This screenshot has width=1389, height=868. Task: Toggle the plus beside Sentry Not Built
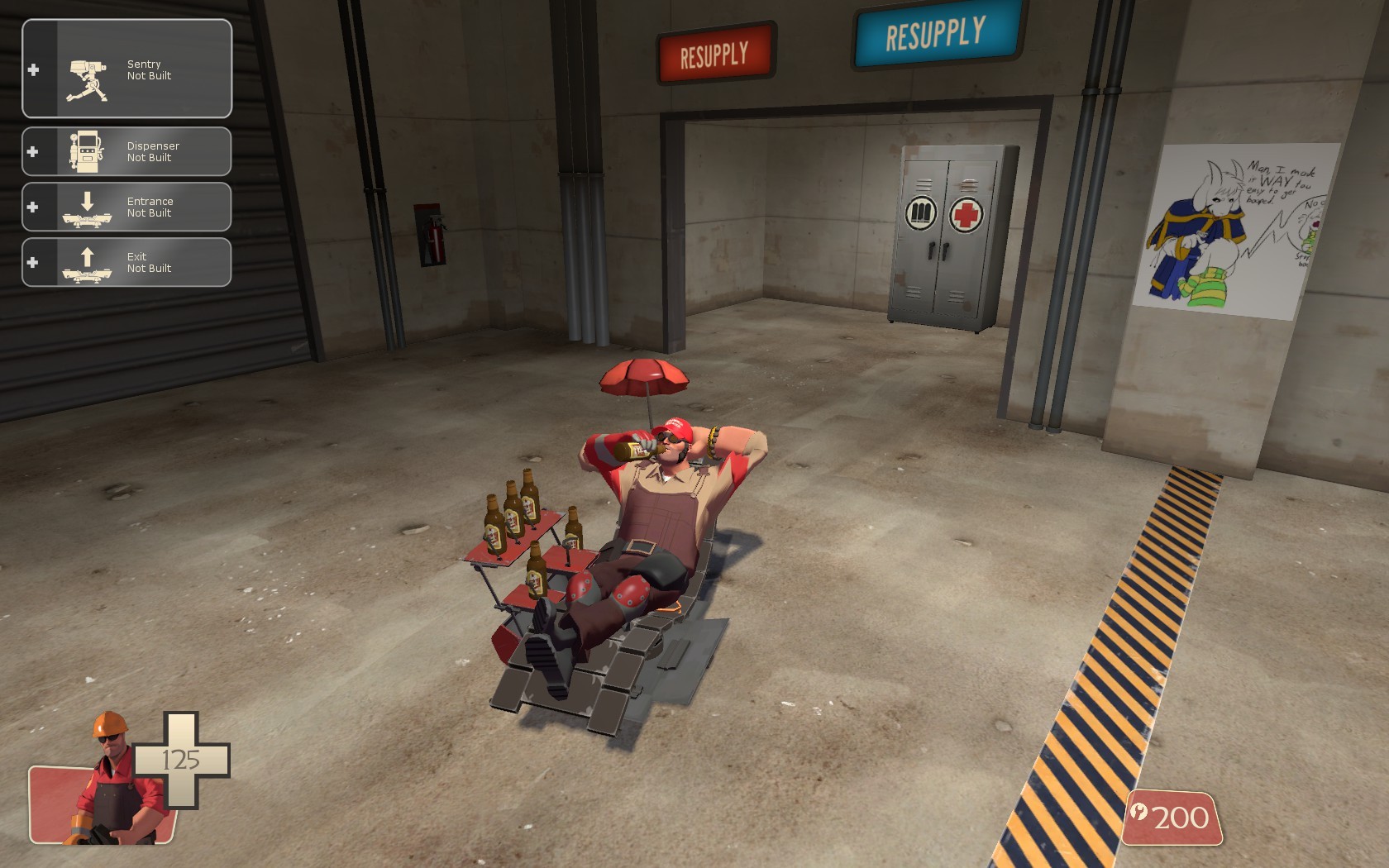(34, 69)
